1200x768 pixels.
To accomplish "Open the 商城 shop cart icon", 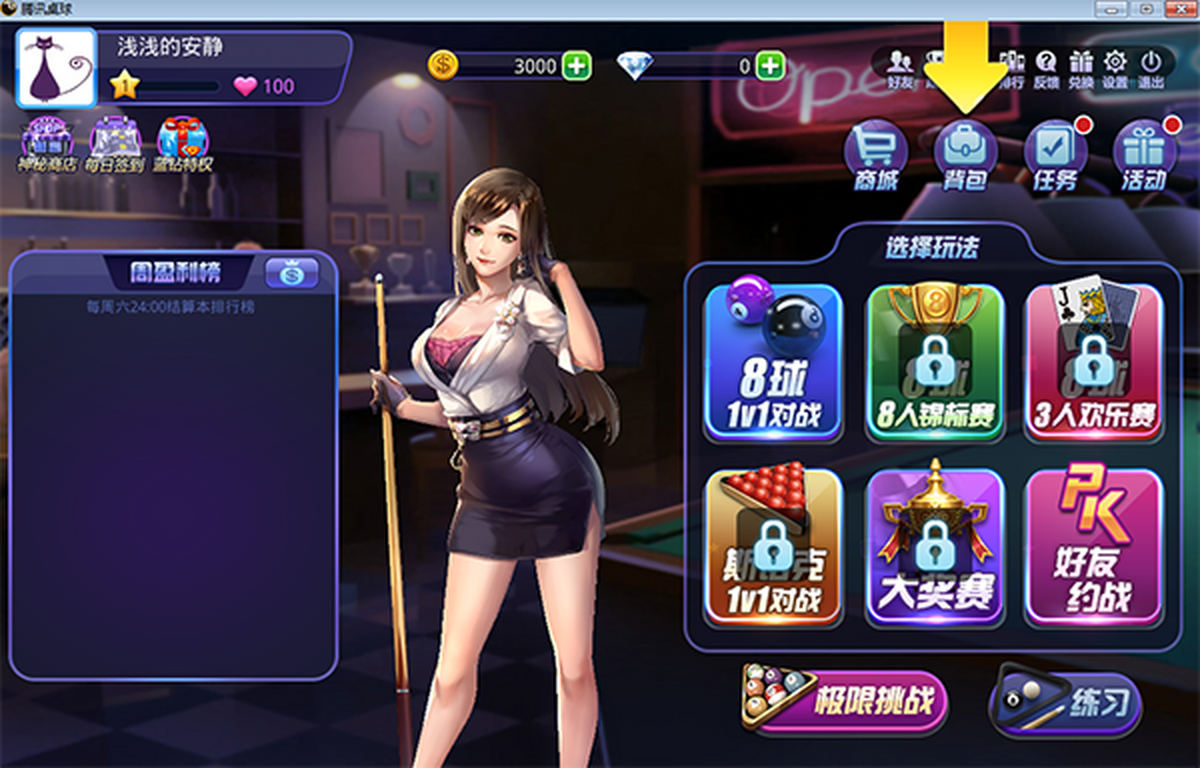I will 876,155.
